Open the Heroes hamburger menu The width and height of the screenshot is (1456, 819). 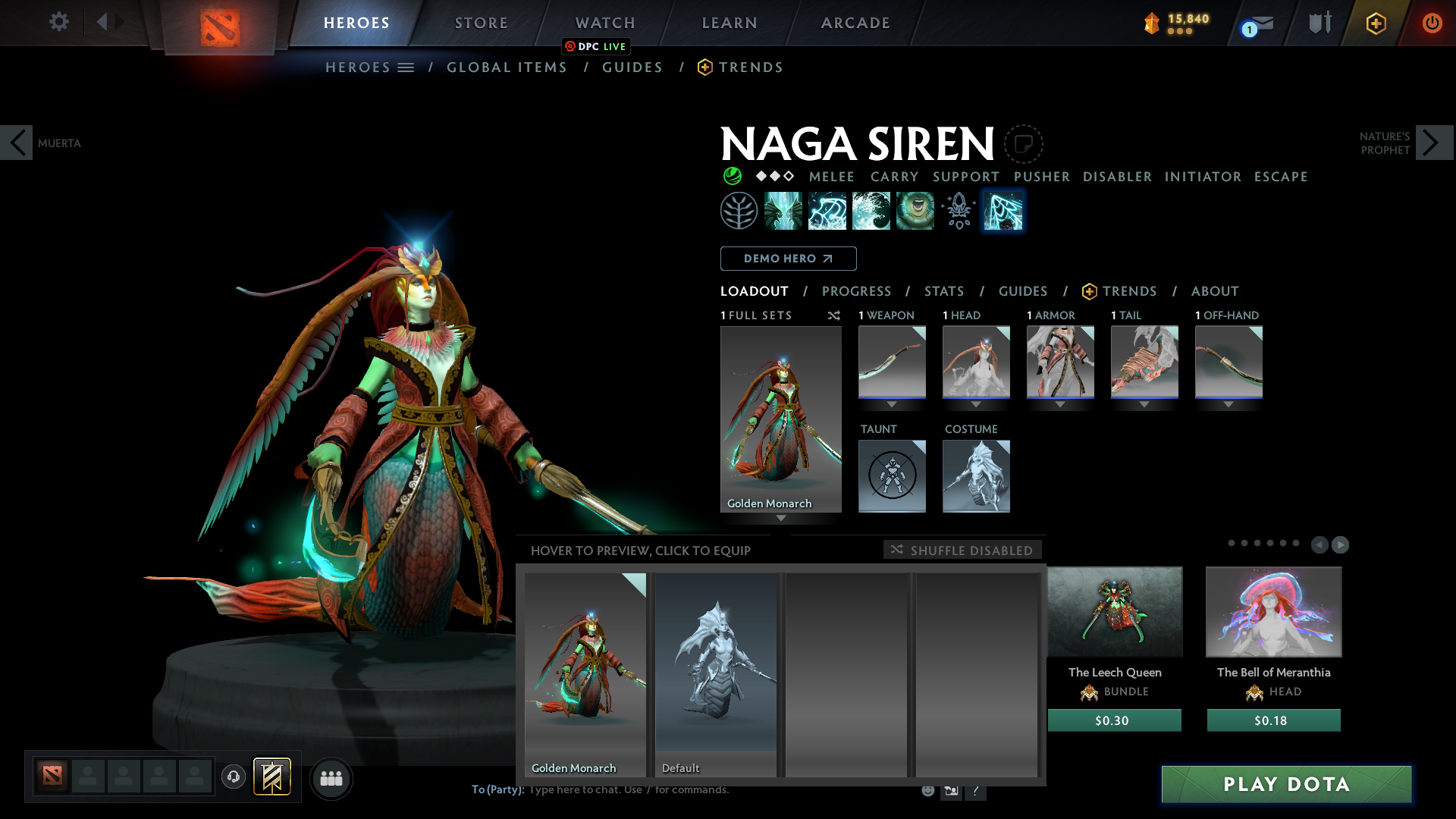point(406,67)
